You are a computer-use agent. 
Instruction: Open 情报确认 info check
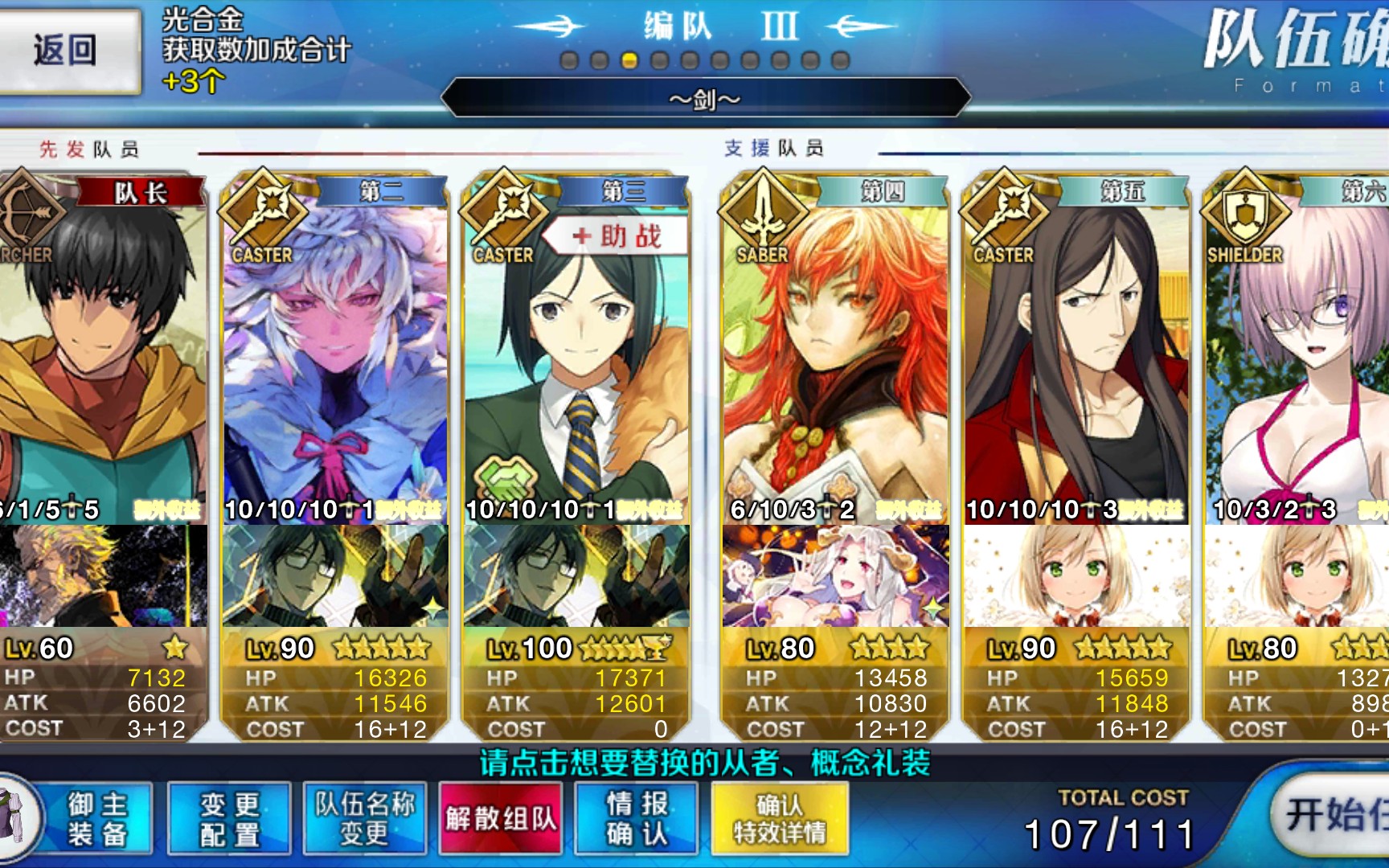point(637,818)
